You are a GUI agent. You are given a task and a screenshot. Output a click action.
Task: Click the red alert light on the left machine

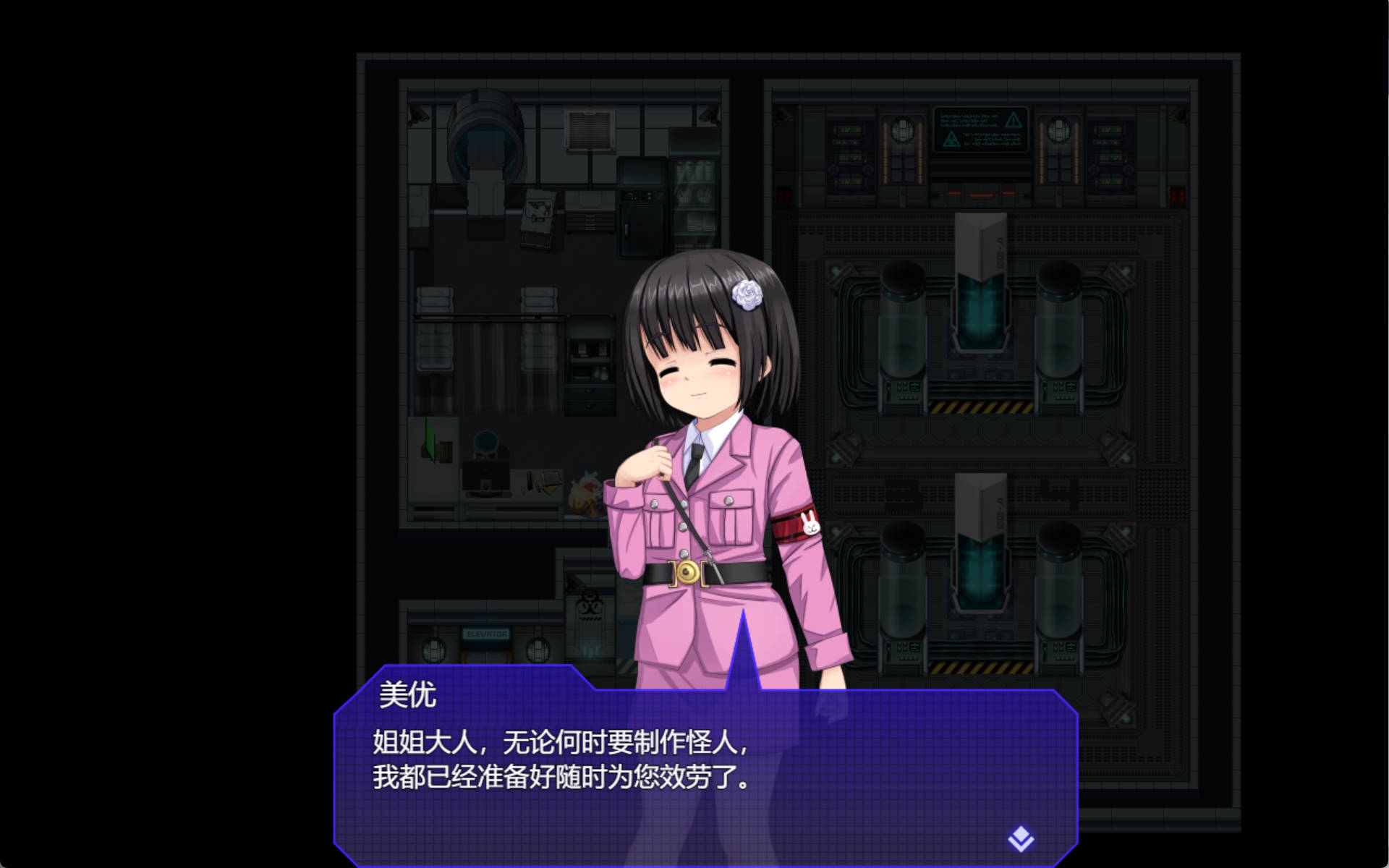(783, 194)
